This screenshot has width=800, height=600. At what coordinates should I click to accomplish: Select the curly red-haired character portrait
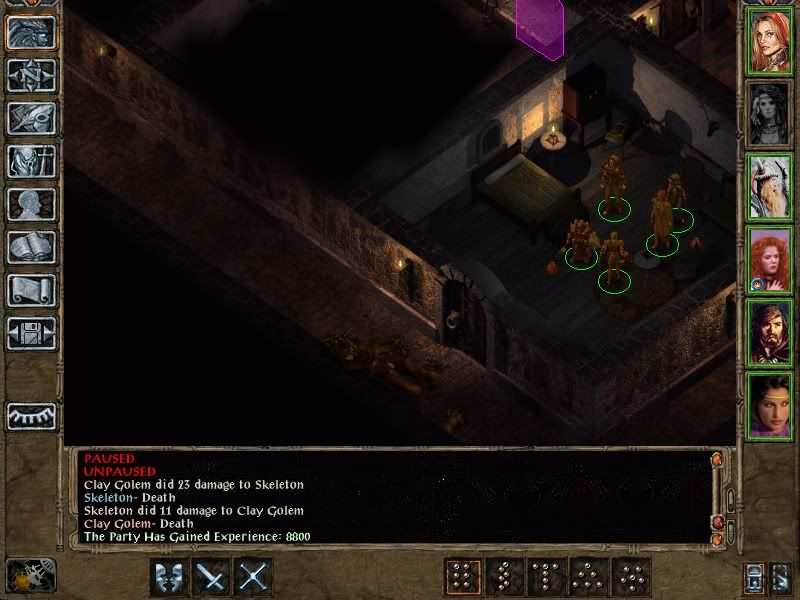[x=770, y=260]
